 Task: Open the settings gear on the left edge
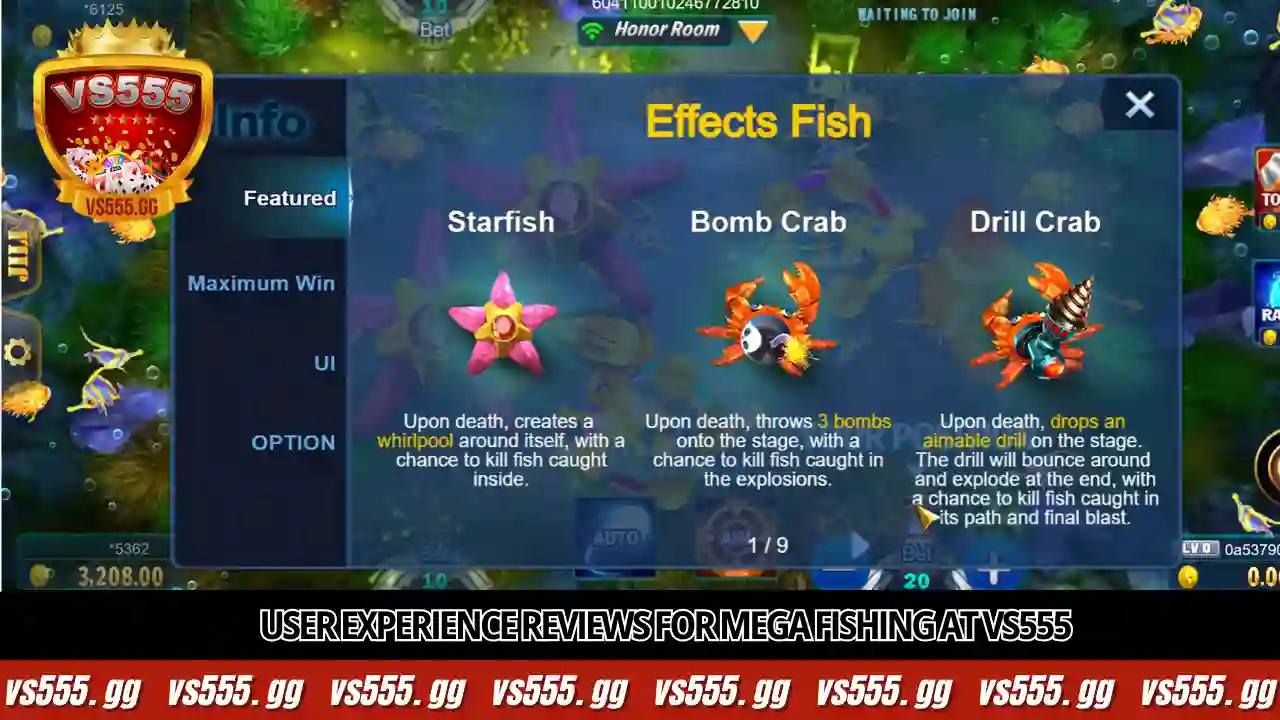pyautogui.click(x=16, y=351)
